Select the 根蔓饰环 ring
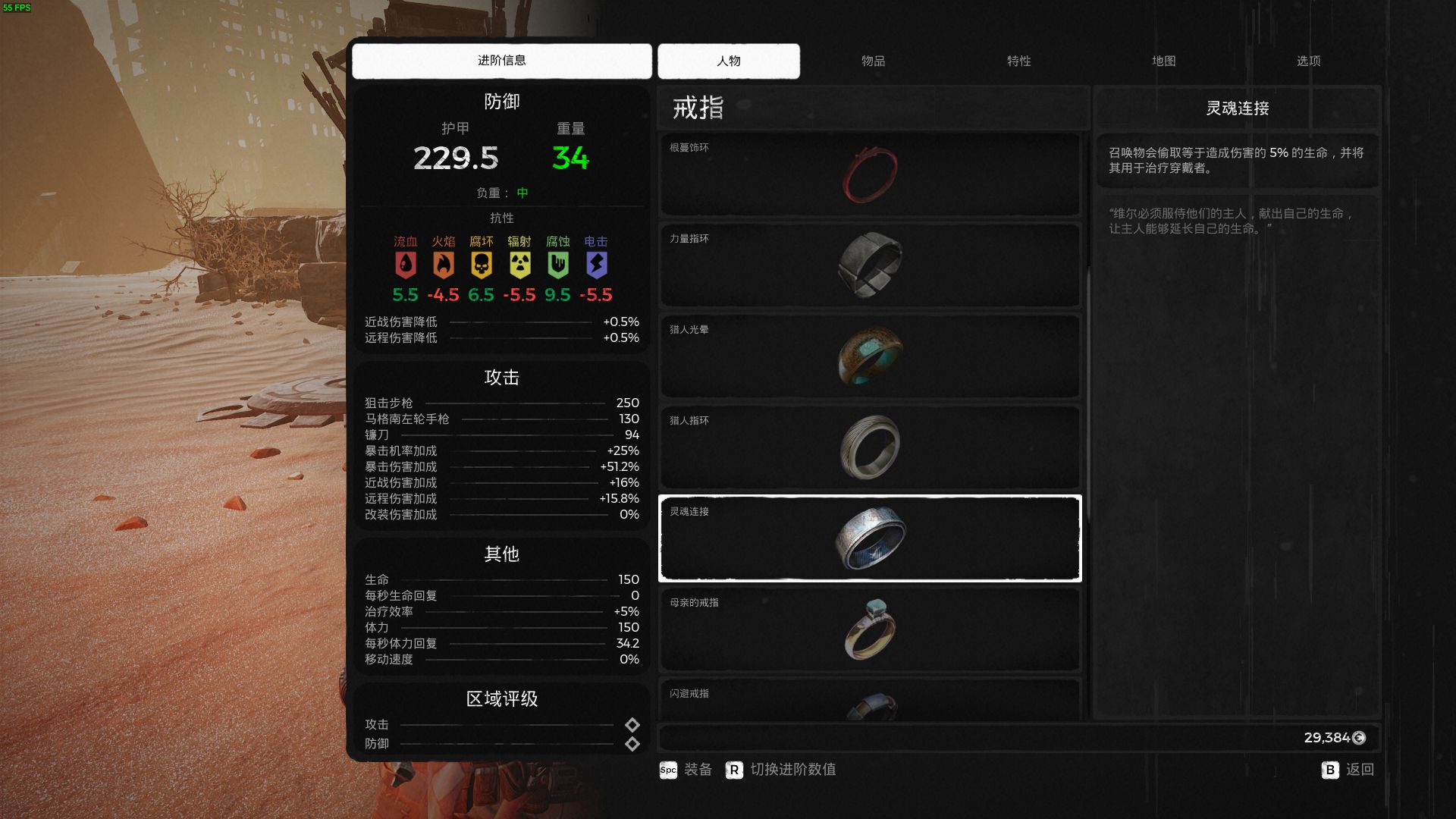1456x819 pixels. 870,174
